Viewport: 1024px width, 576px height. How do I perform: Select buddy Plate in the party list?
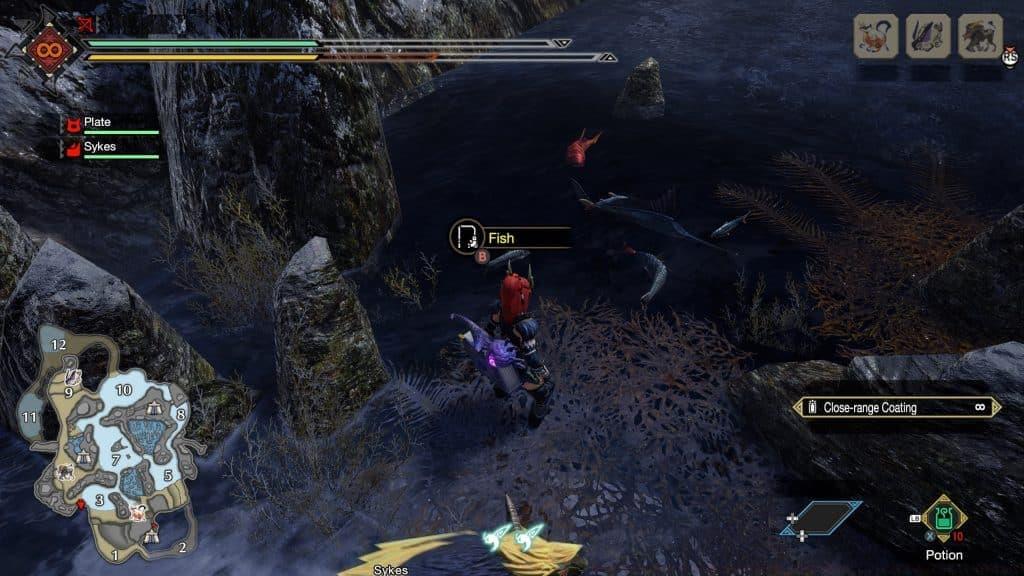point(98,122)
